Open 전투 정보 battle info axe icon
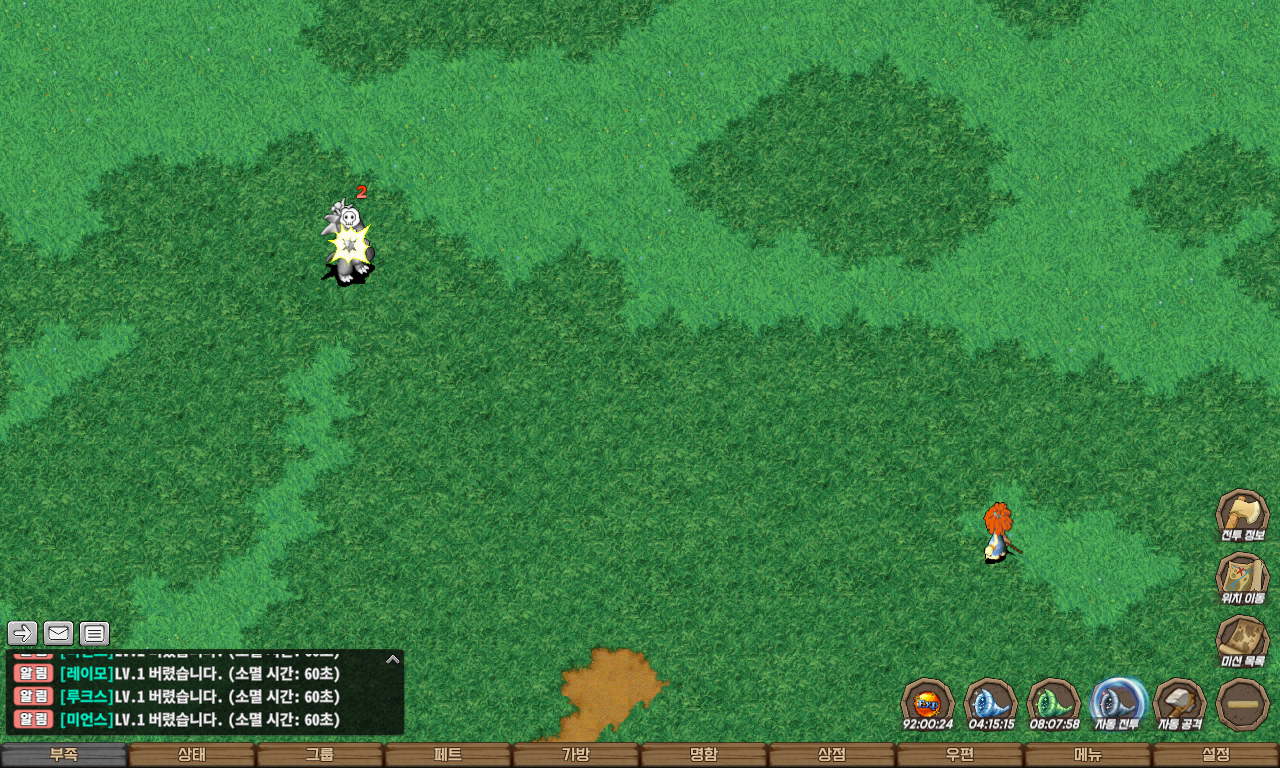Screen dimensions: 1280x768 click(1242, 514)
